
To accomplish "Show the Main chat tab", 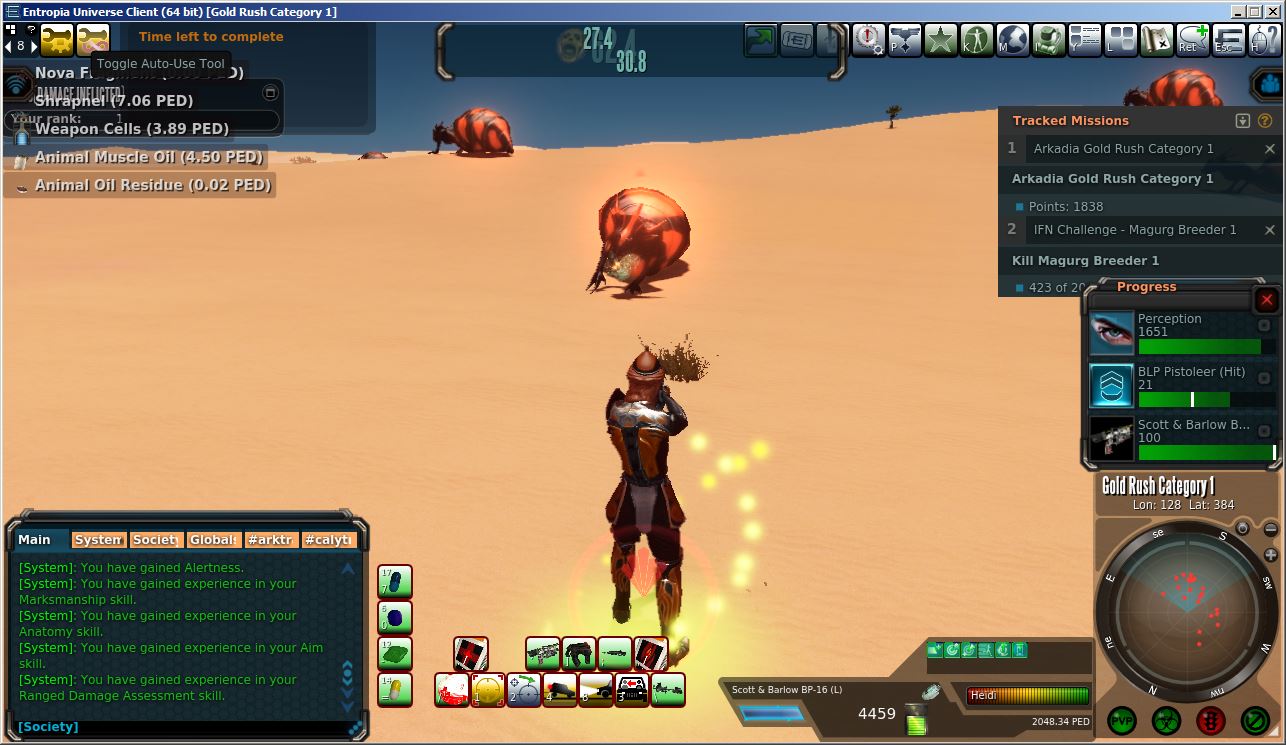I will pos(36,540).
